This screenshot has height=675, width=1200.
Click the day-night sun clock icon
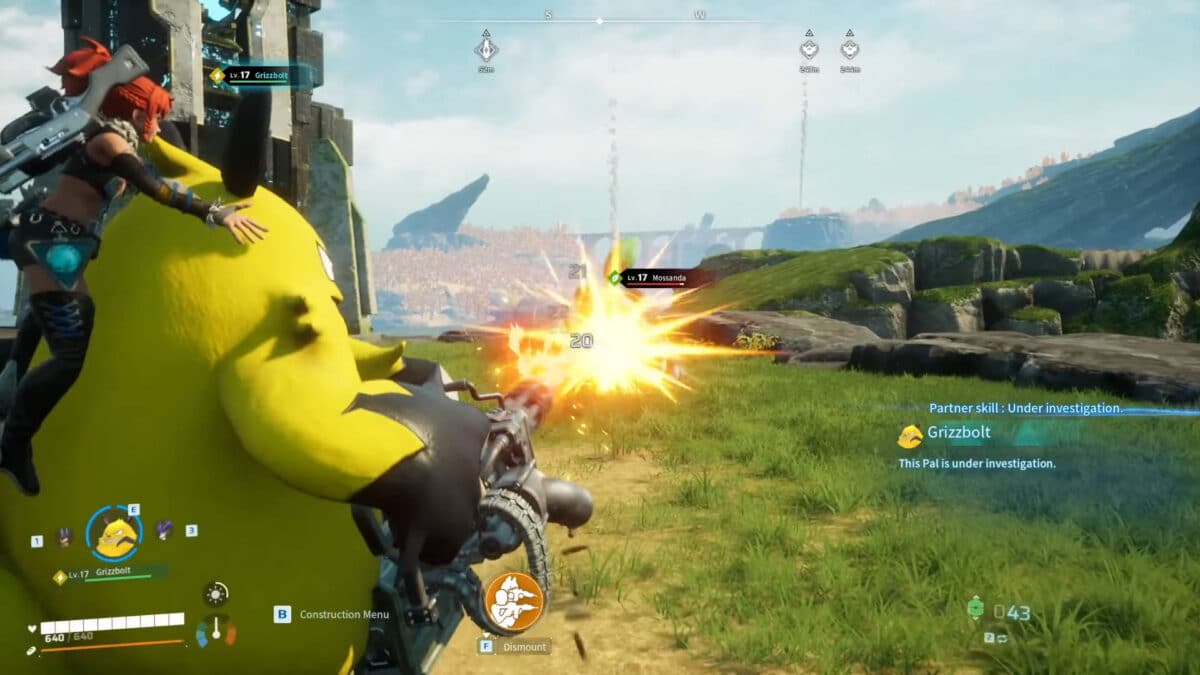(x=215, y=594)
